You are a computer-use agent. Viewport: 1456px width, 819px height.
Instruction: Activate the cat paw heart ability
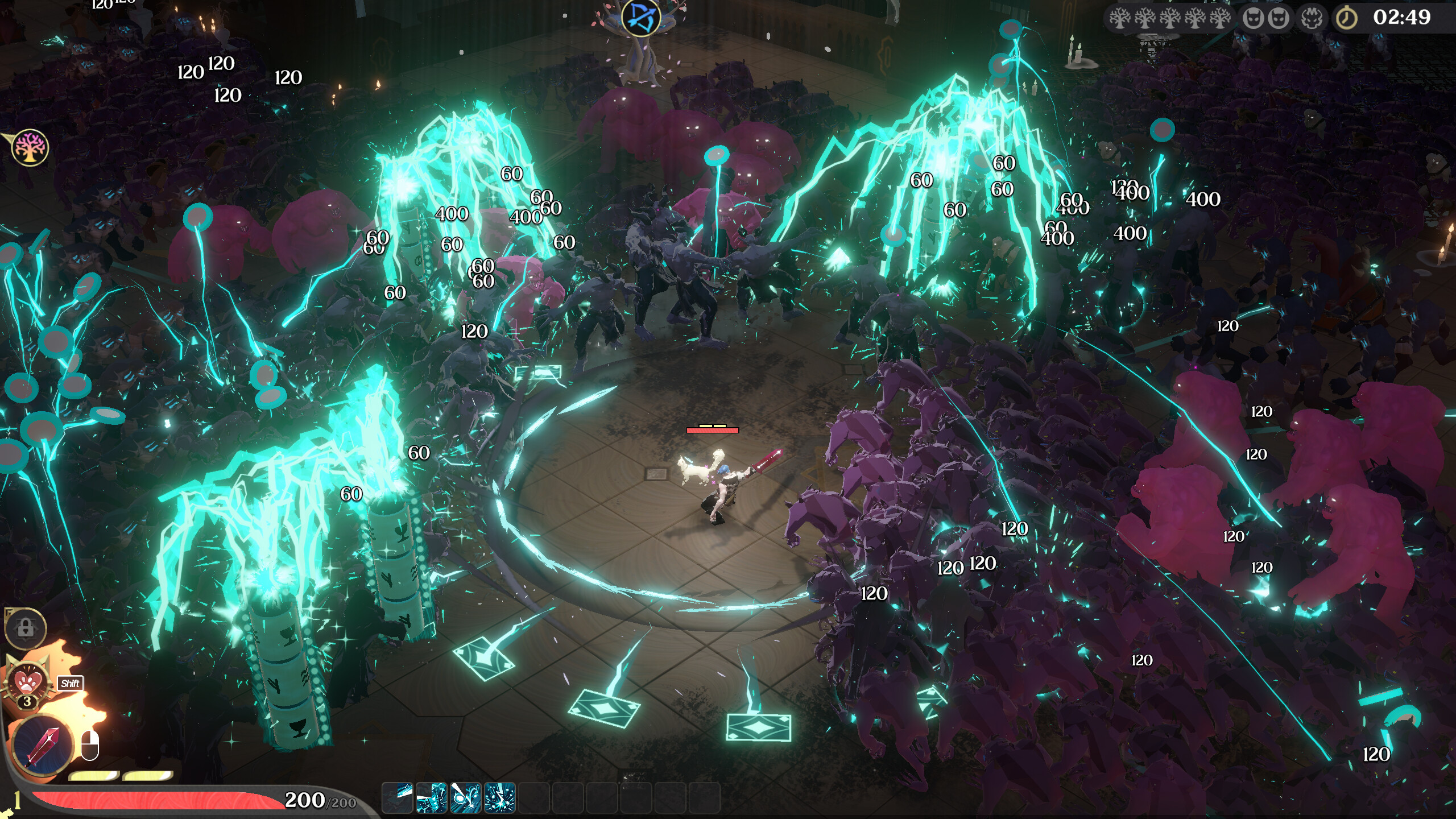pyautogui.click(x=26, y=681)
